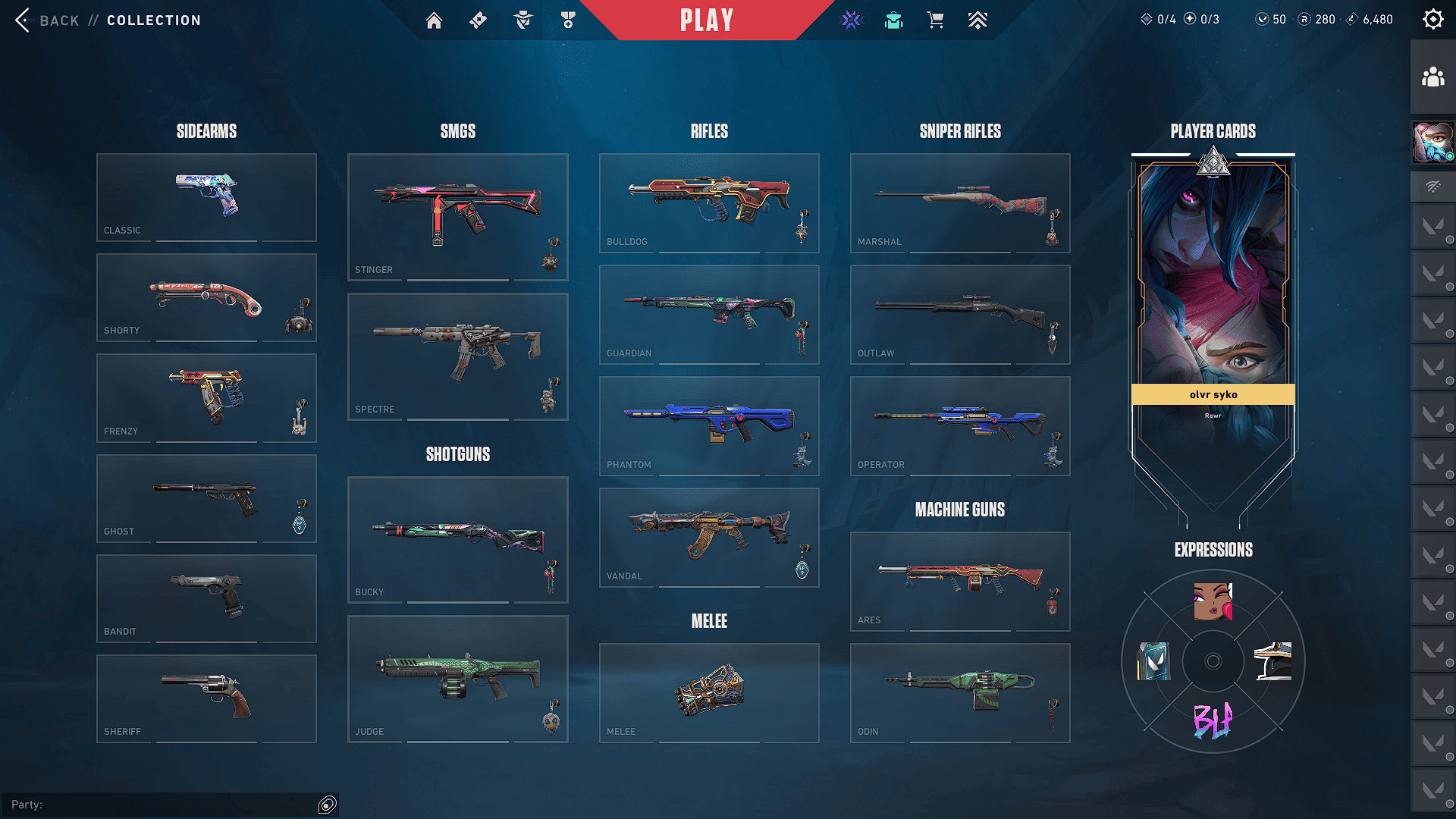Image resolution: width=1456 pixels, height=819 pixels.
Task: Open the store cart icon
Action: [x=935, y=20]
